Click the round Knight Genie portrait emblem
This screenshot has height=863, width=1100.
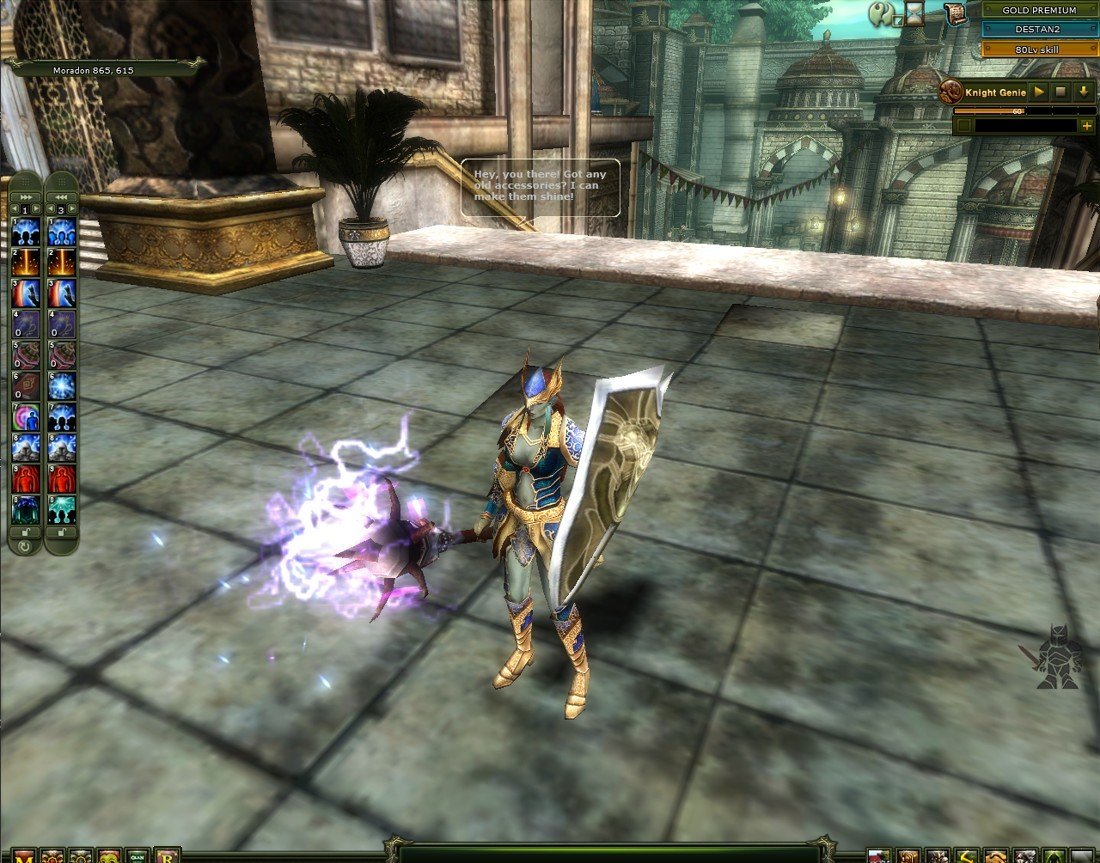coord(951,93)
